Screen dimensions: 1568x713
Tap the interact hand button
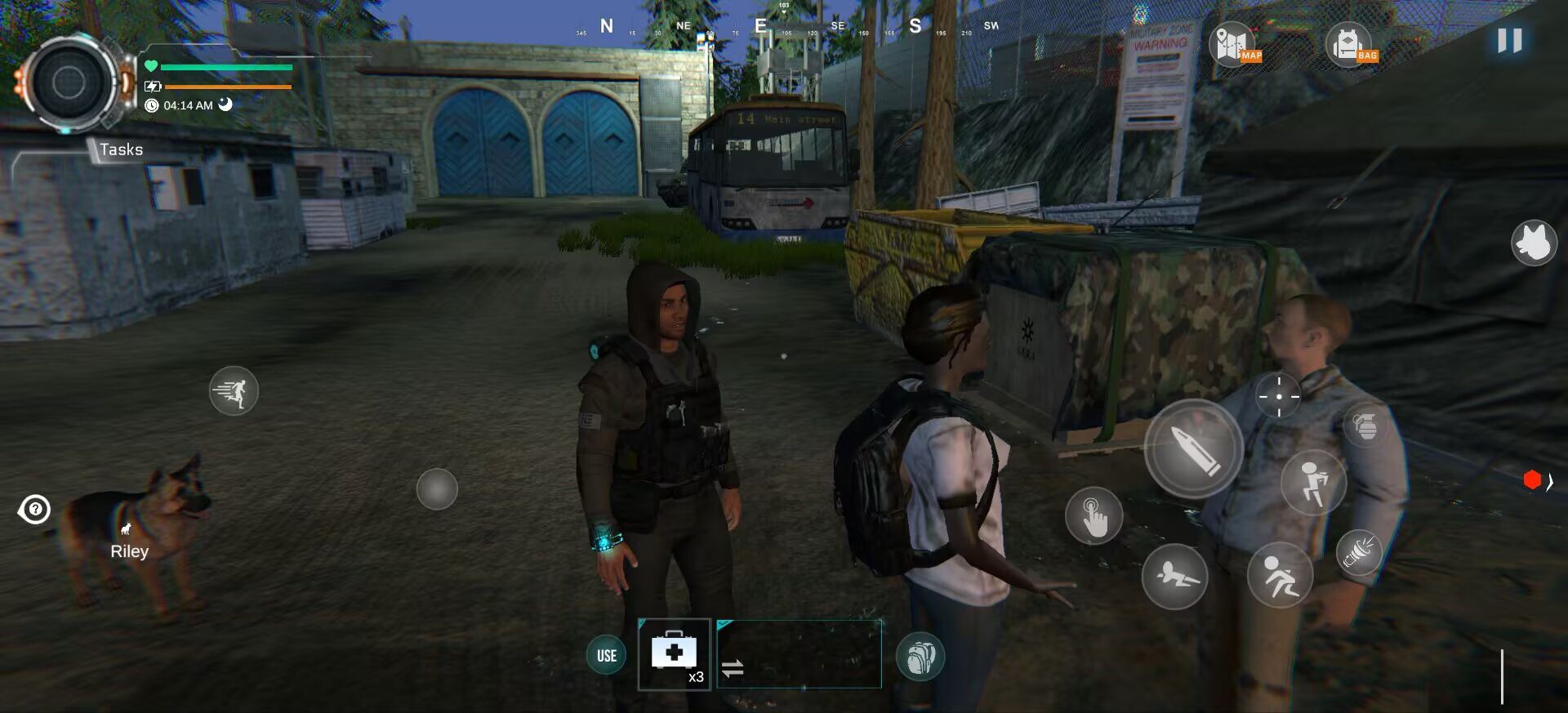pyautogui.click(x=1094, y=516)
